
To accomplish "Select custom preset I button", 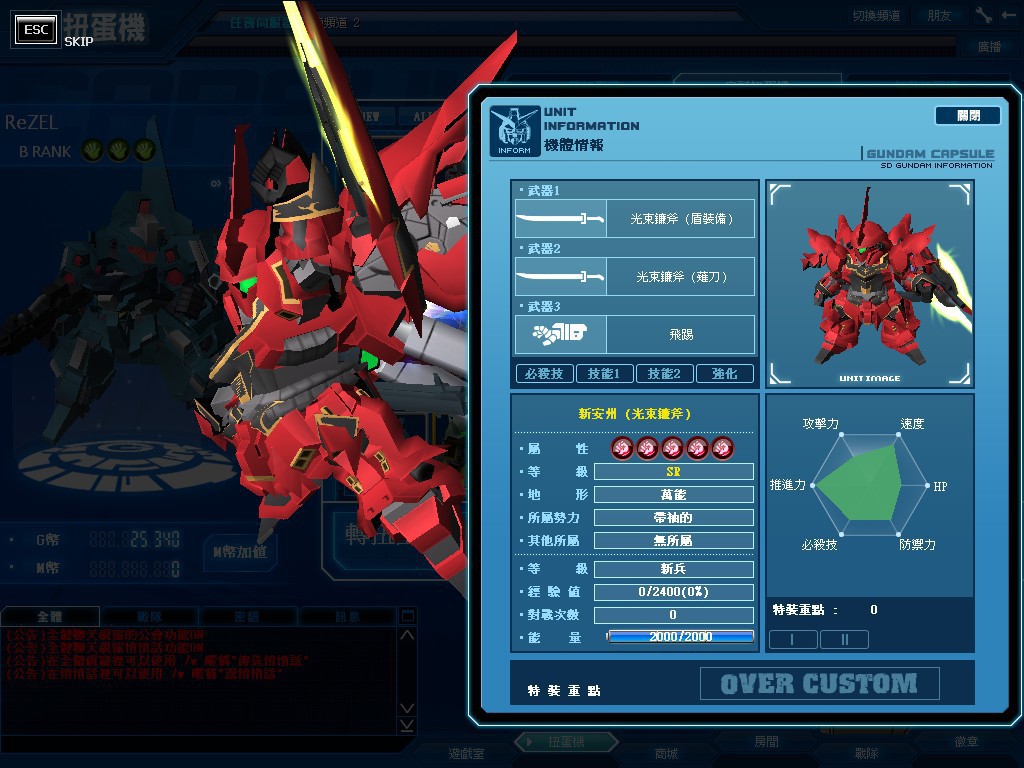I will (x=792, y=639).
